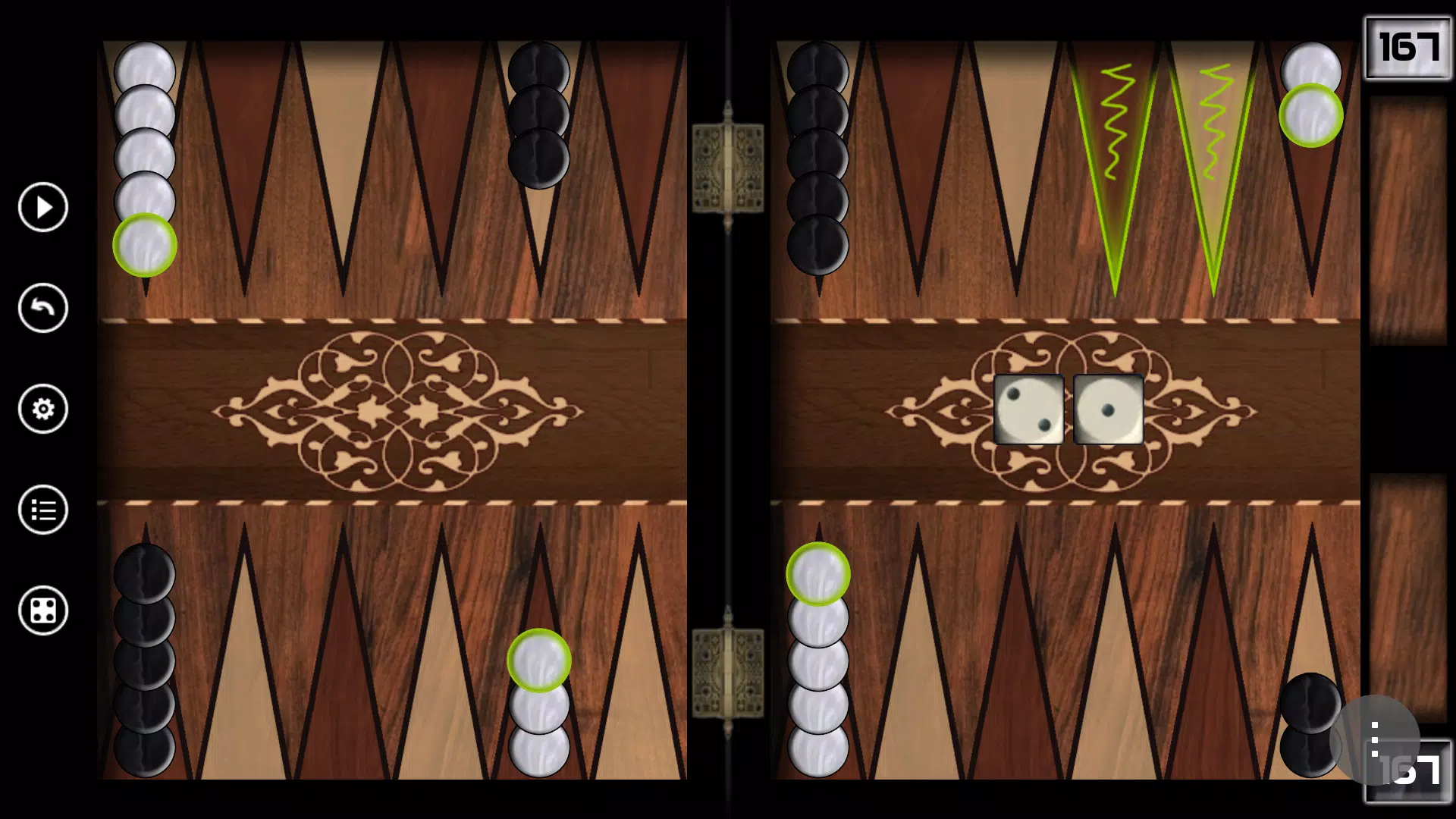1456x819 pixels.
Task: Click the top pip counter showing 167
Action: point(1409,45)
